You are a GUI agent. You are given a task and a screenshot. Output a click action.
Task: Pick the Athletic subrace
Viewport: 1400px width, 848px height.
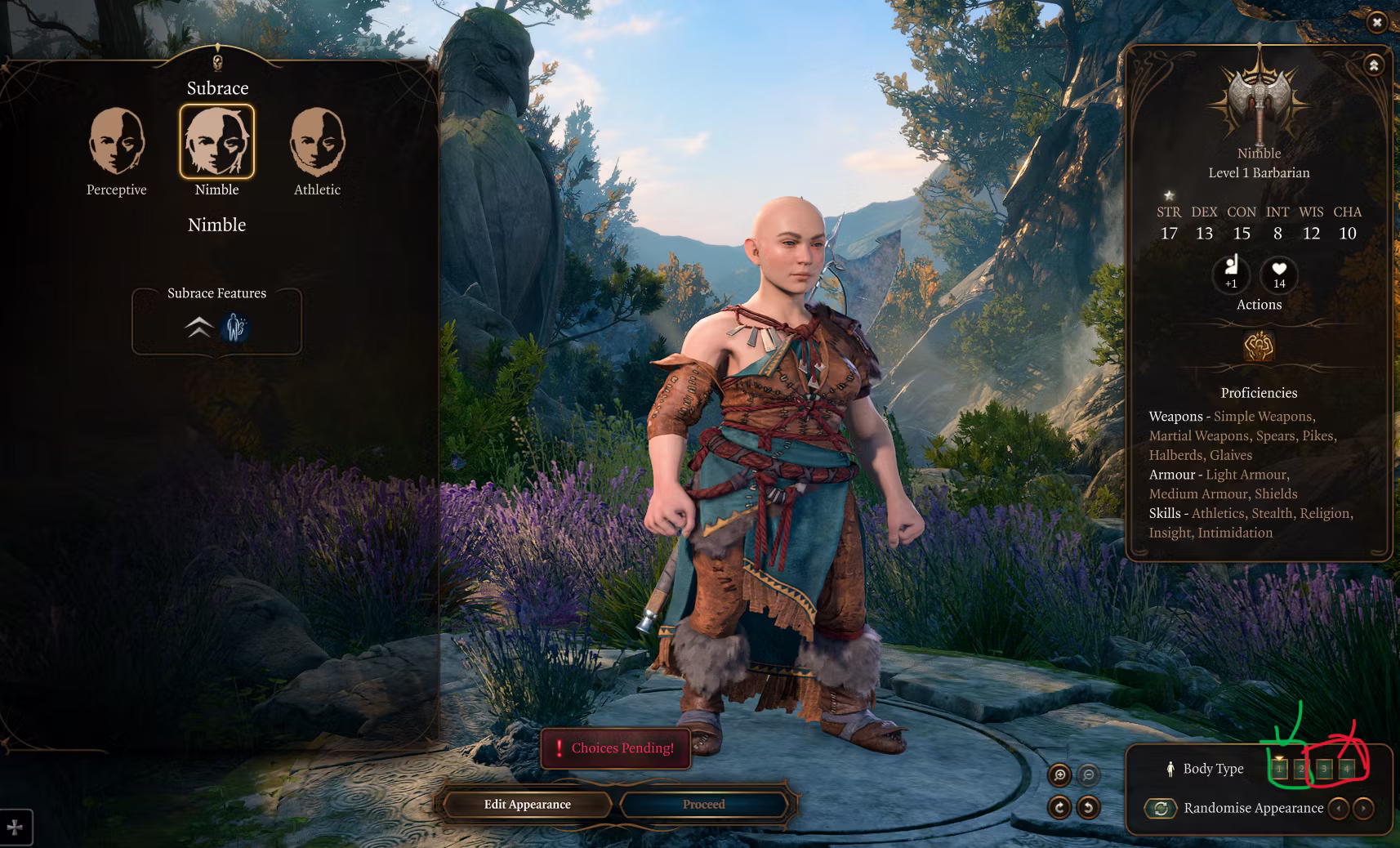(317, 142)
